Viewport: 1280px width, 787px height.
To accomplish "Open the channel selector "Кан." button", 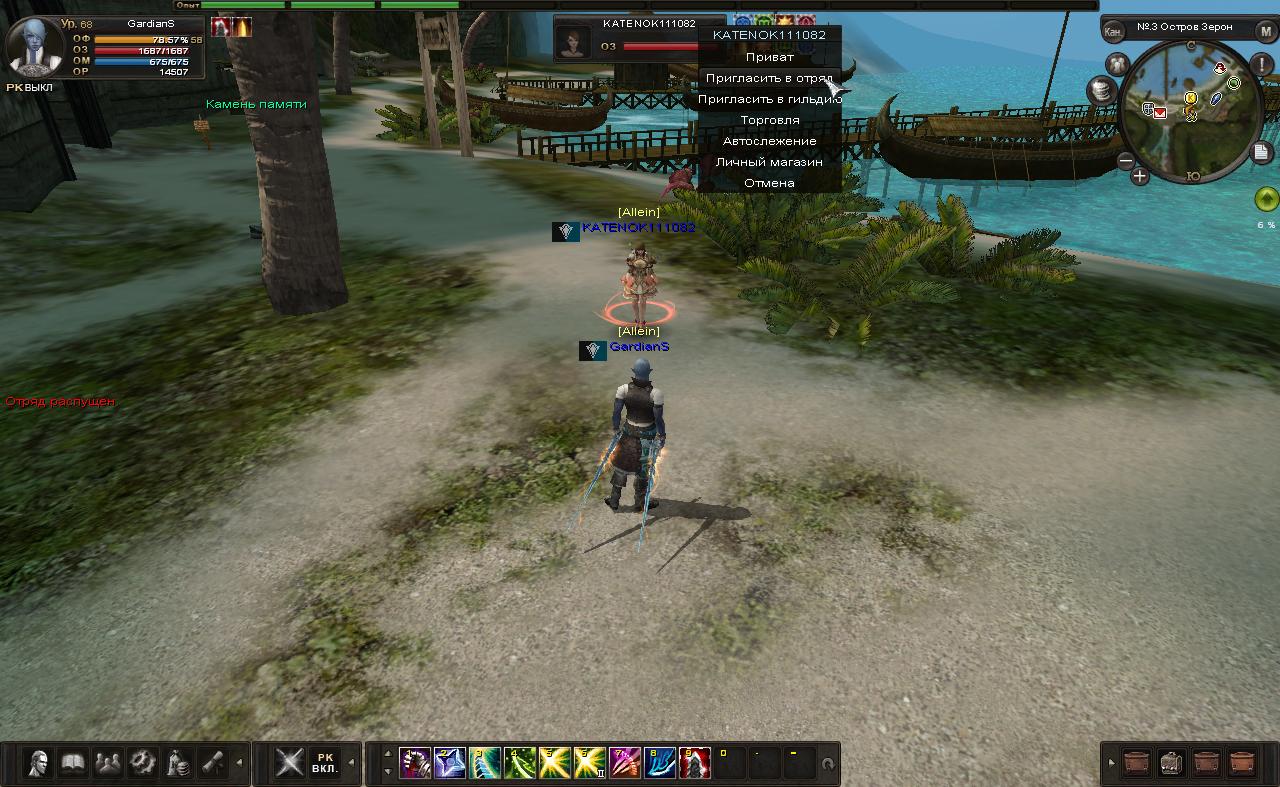I will coord(1113,31).
